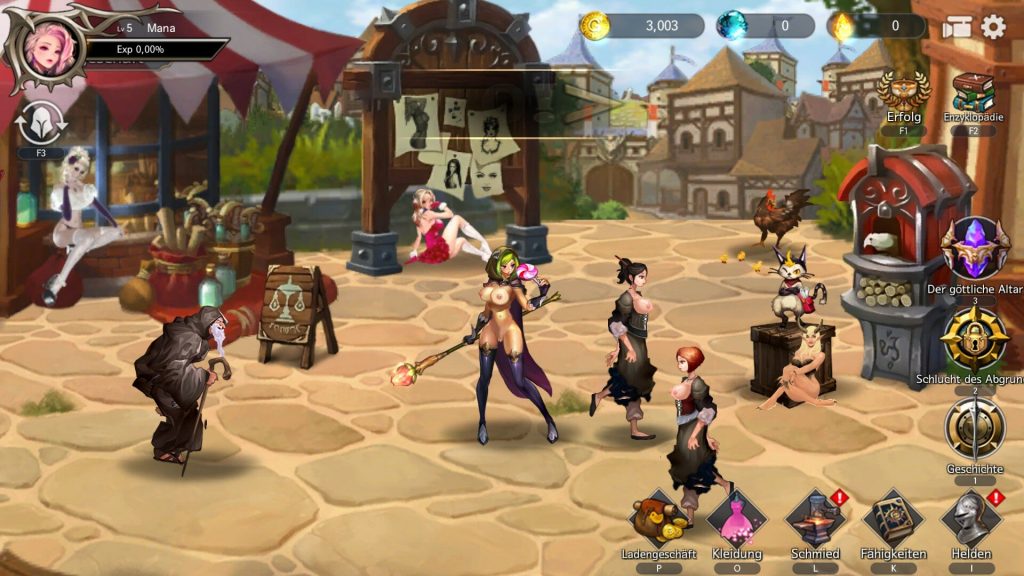Click the camera icon beside settings

click(957, 27)
